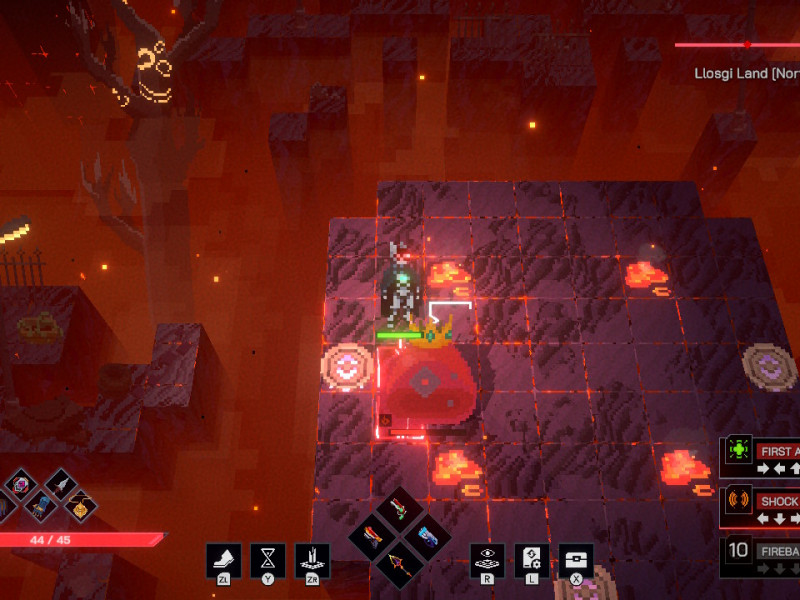This screenshot has height=600, width=800.
Task: Select the red and pink shield slot
Action: tap(20, 486)
